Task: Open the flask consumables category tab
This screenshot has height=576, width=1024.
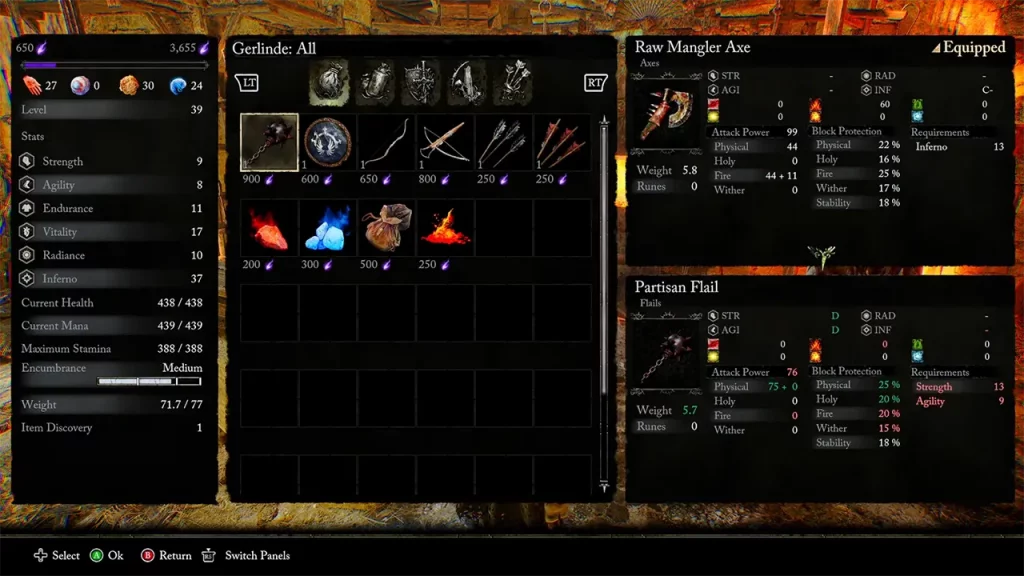Action: (x=376, y=83)
